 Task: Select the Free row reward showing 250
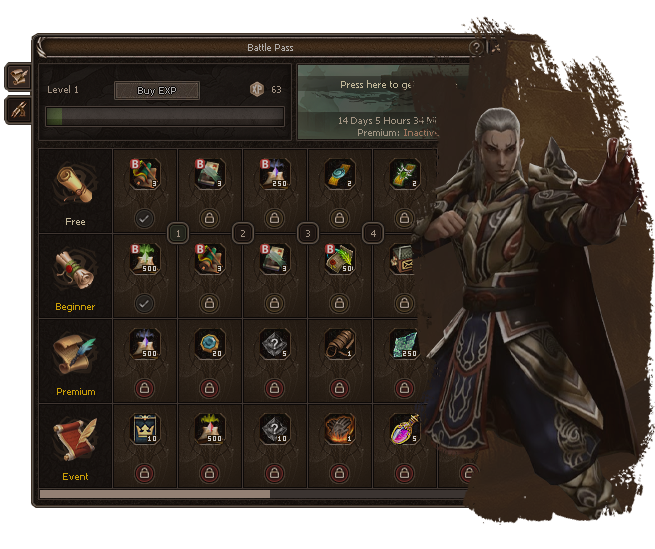[273, 174]
